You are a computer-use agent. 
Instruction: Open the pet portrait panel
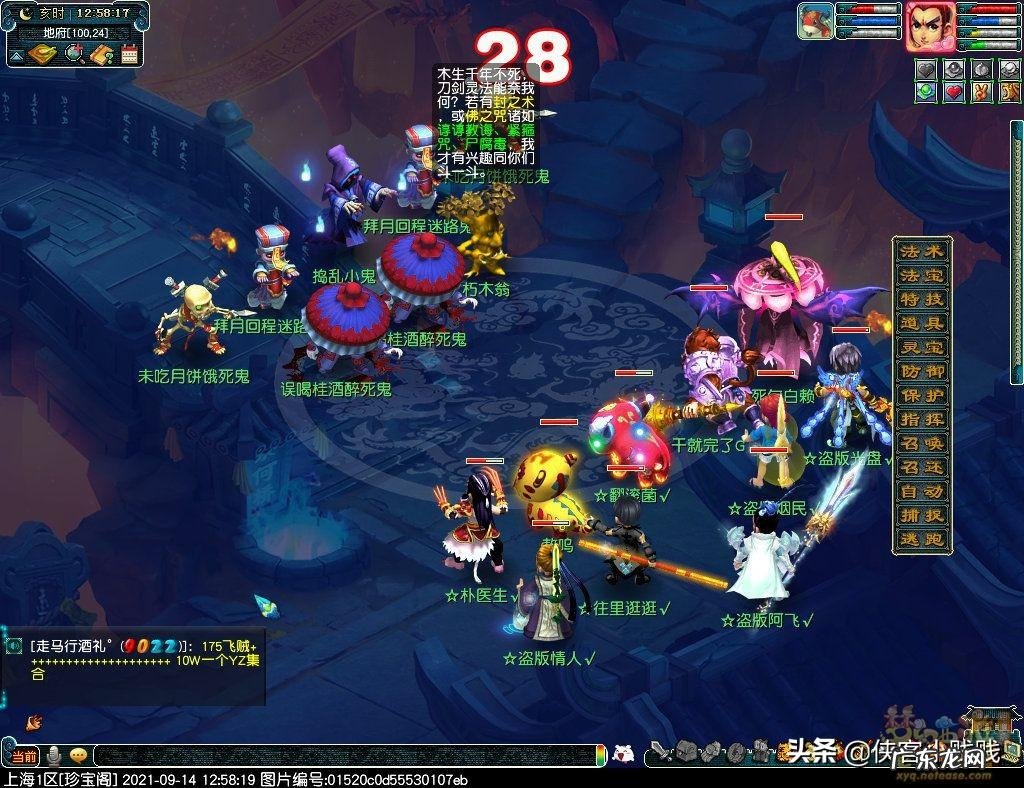[x=815, y=22]
